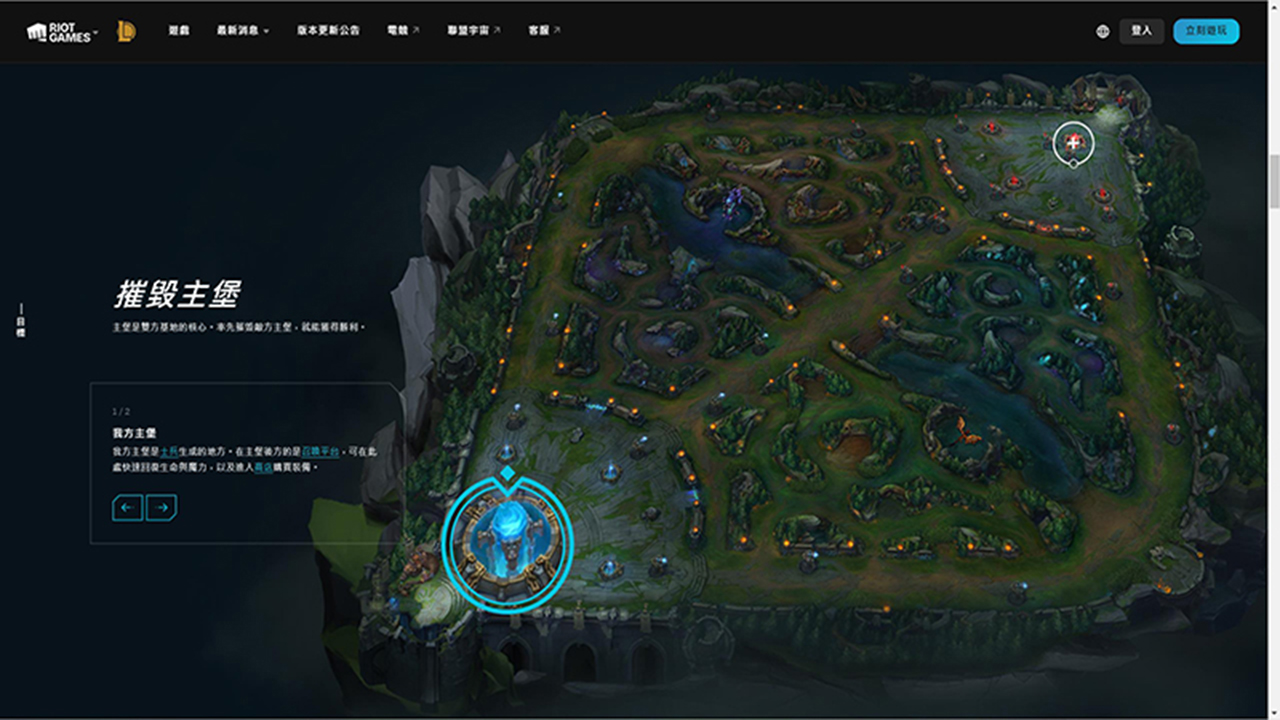Follow the 士兵 minions link

pos(168,453)
